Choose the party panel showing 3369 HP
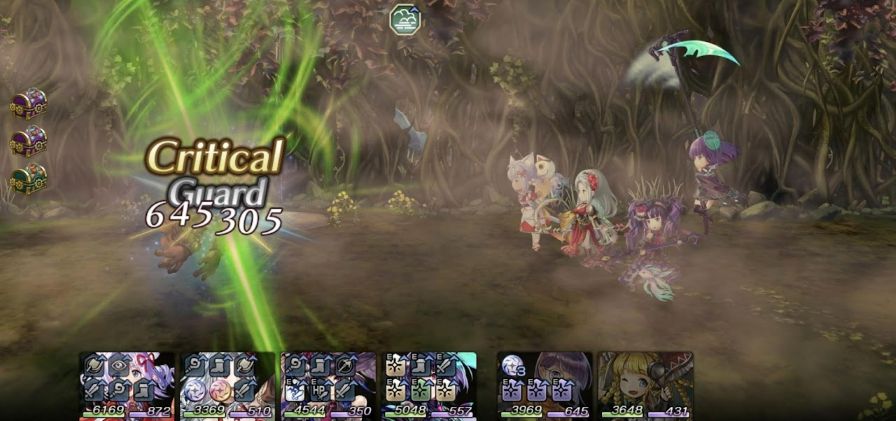This screenshot has width=896, height=421. point(227,383)
